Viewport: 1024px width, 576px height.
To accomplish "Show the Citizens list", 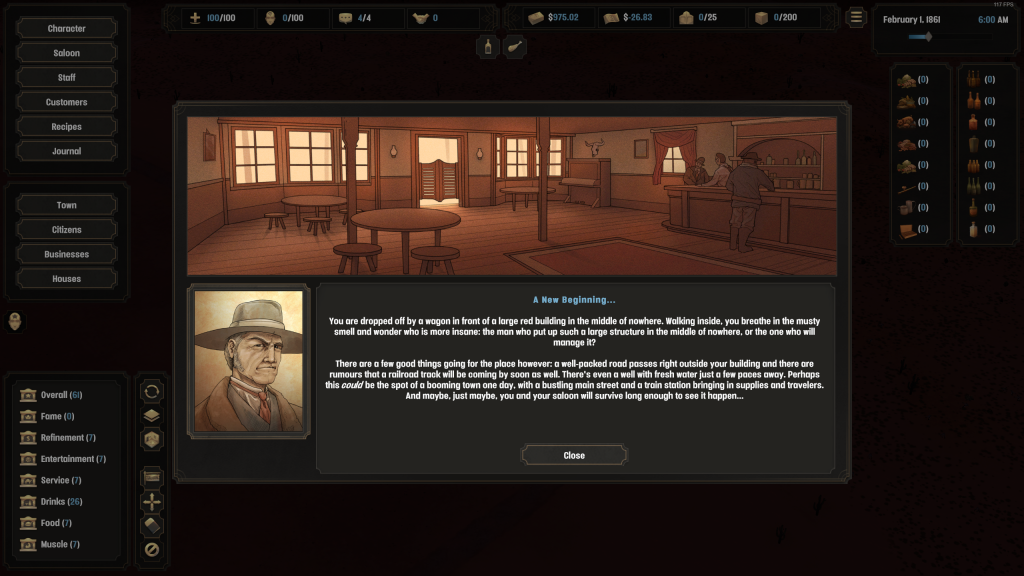I will [x=67, y=230].
